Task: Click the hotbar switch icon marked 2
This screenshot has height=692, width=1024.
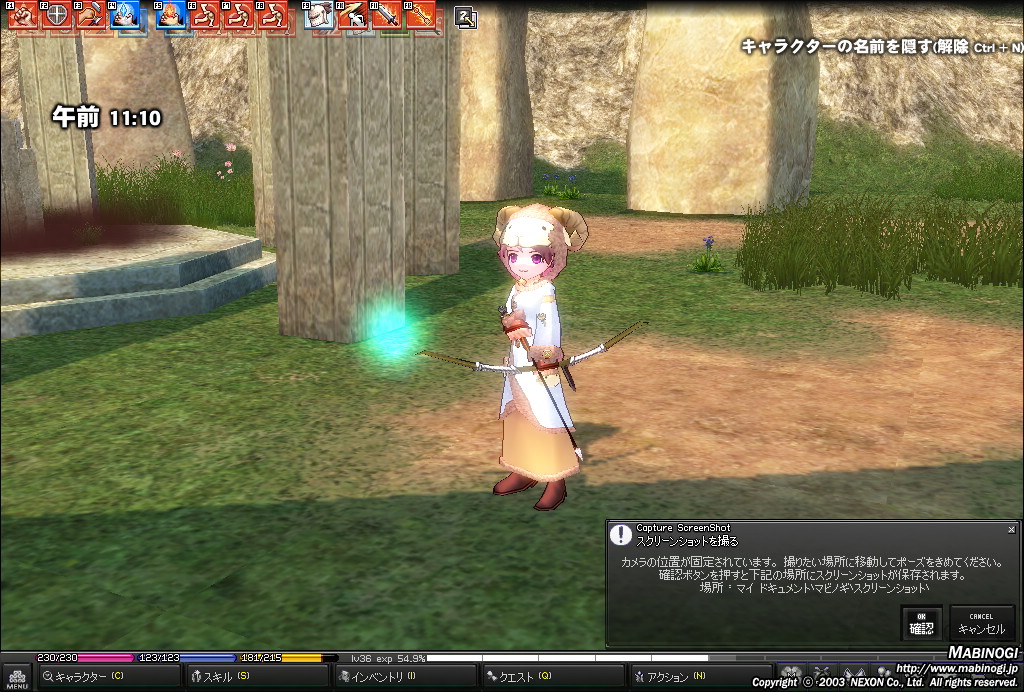Action: (x=465, y=16)
